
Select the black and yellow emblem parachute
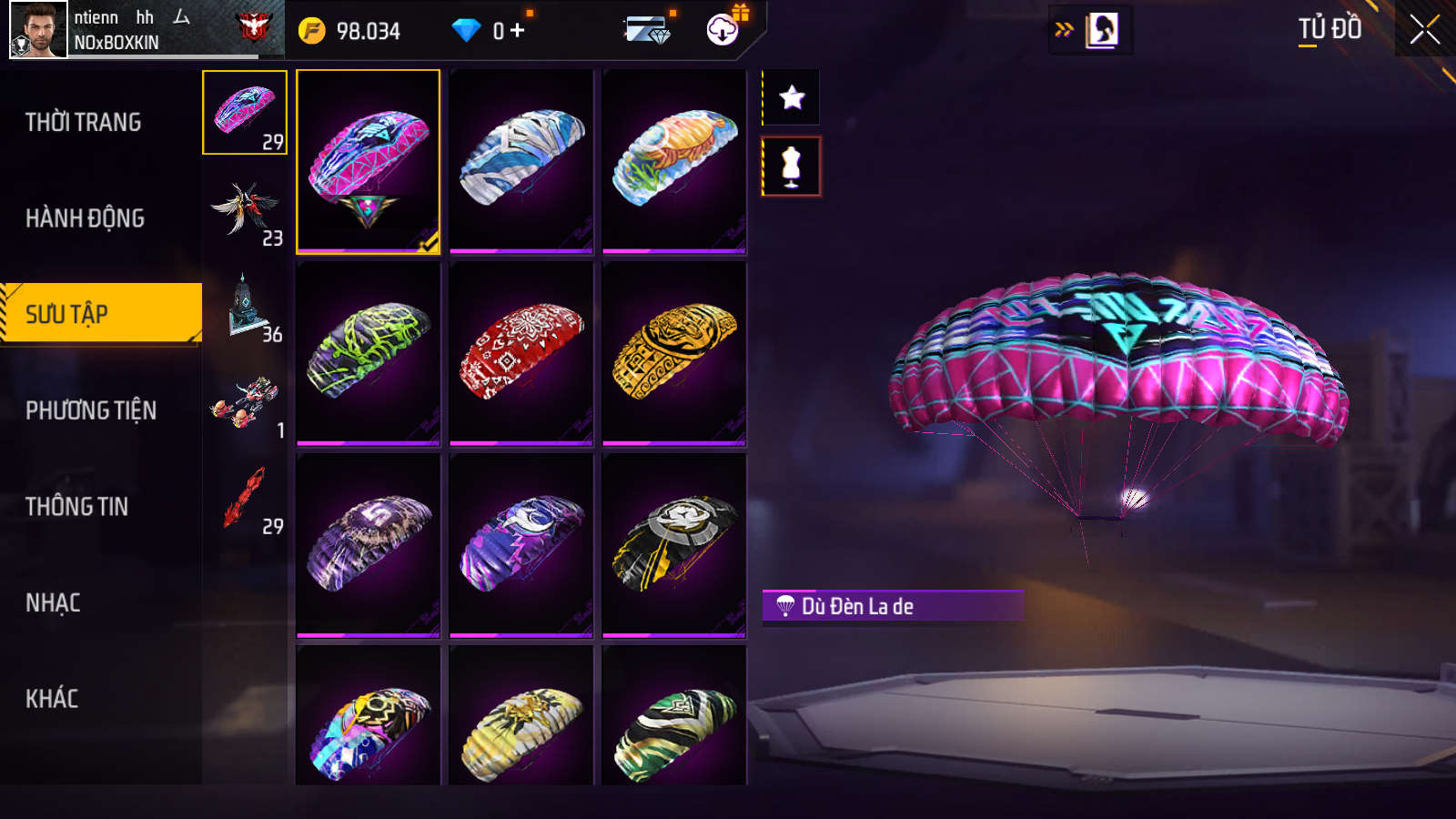pos(674,544)
